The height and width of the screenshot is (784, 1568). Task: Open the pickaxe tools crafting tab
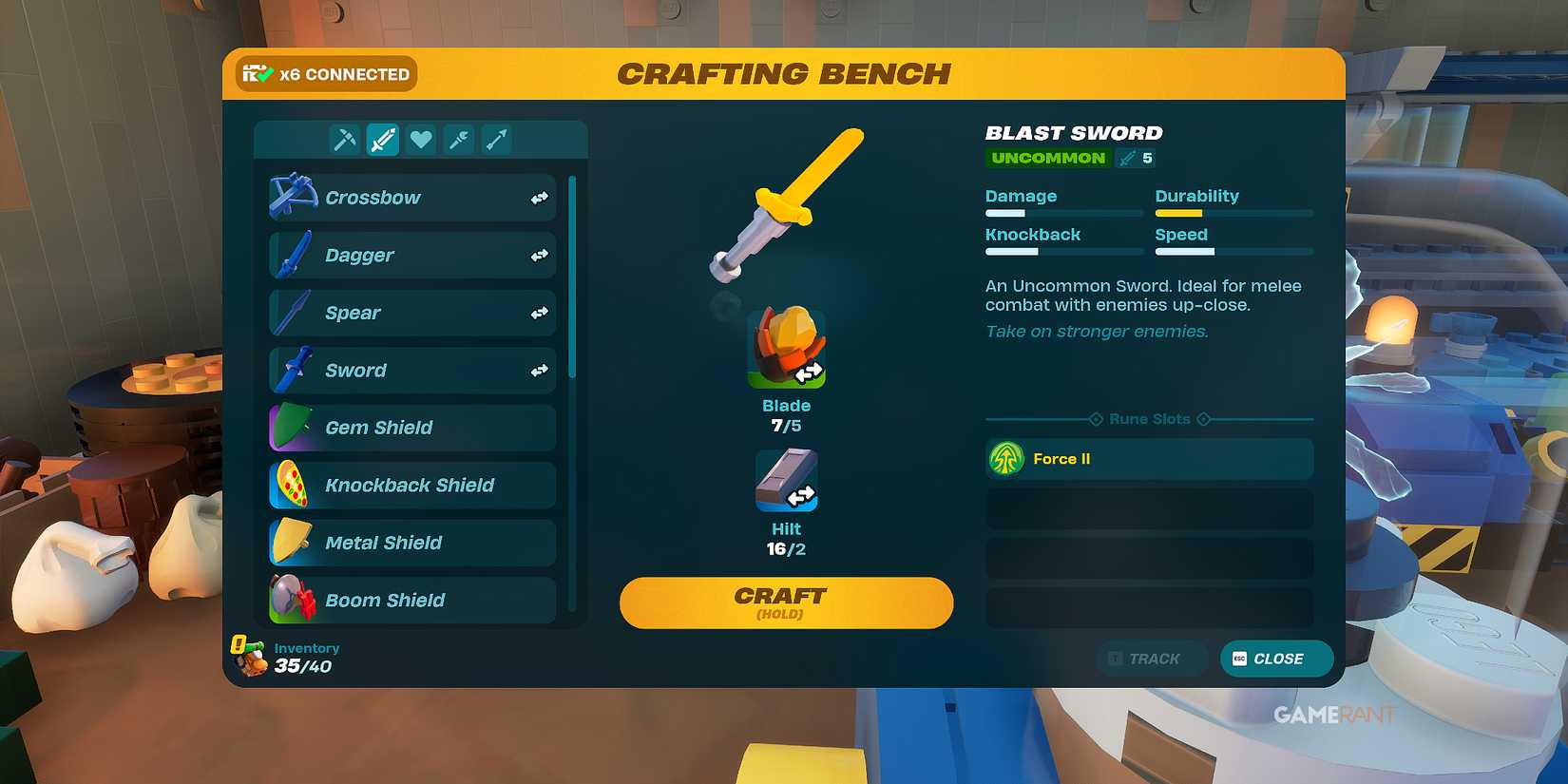pyautogui.click(x=345, y=139)
